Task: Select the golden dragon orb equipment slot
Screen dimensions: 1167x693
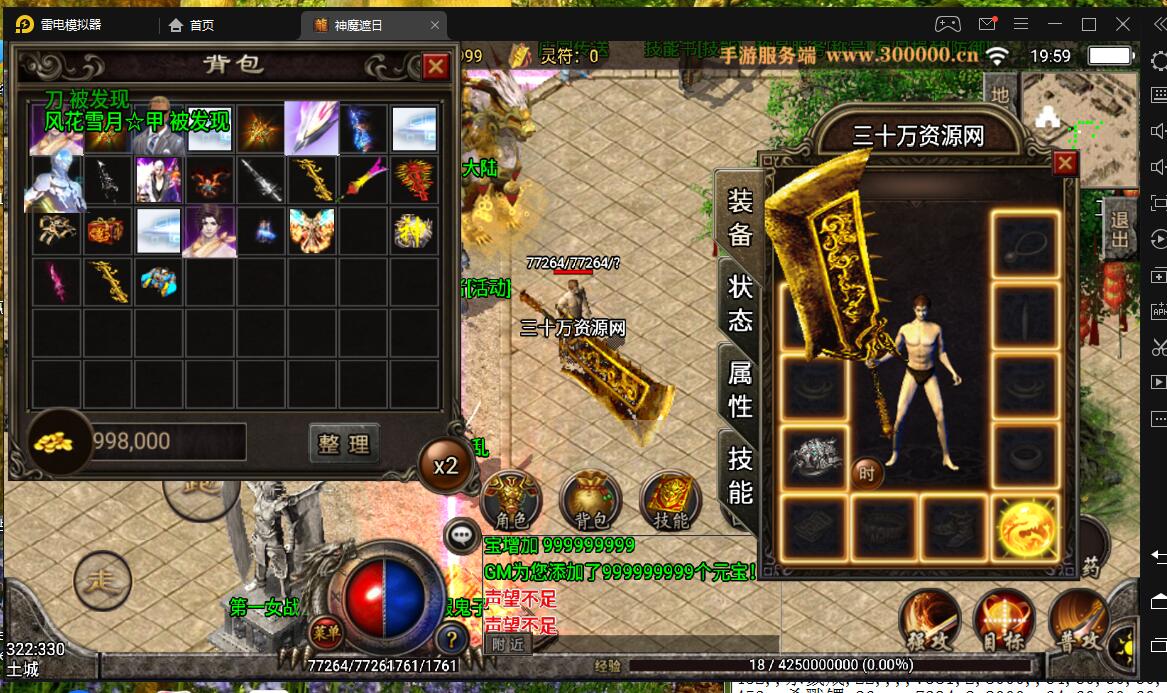Action: [1026, 526]
